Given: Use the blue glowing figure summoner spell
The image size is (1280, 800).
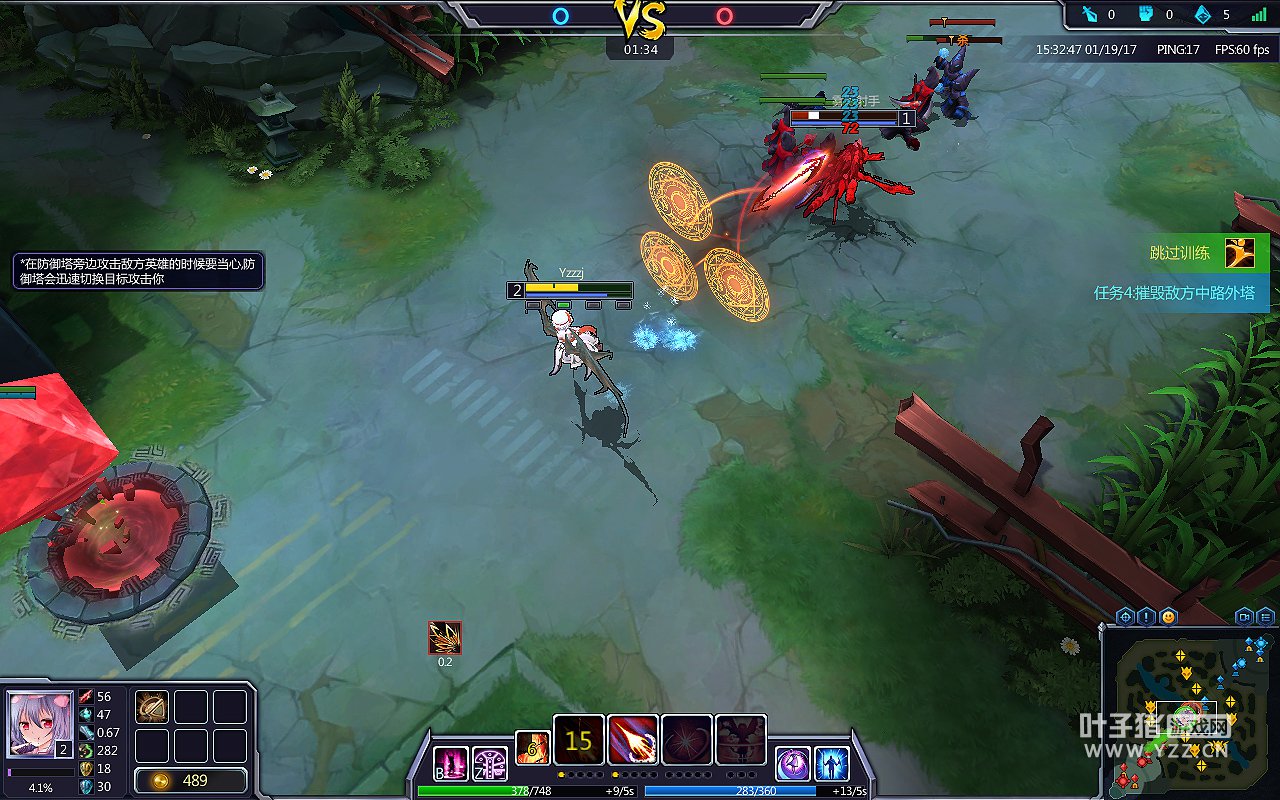Looking at the screenshot, I should click(x=832, y=763).
